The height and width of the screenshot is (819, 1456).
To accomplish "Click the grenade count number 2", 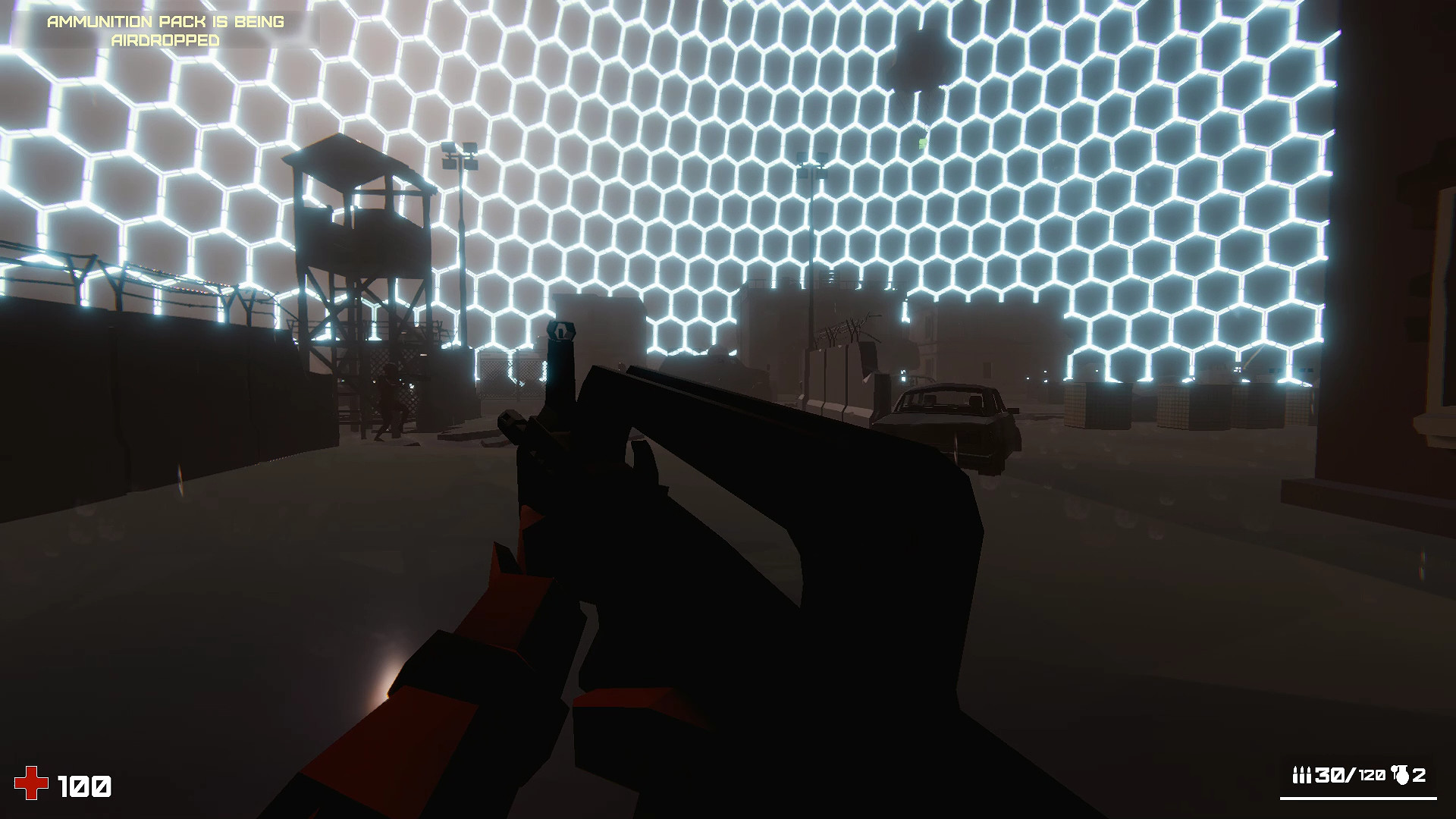I will point(1420,775).
